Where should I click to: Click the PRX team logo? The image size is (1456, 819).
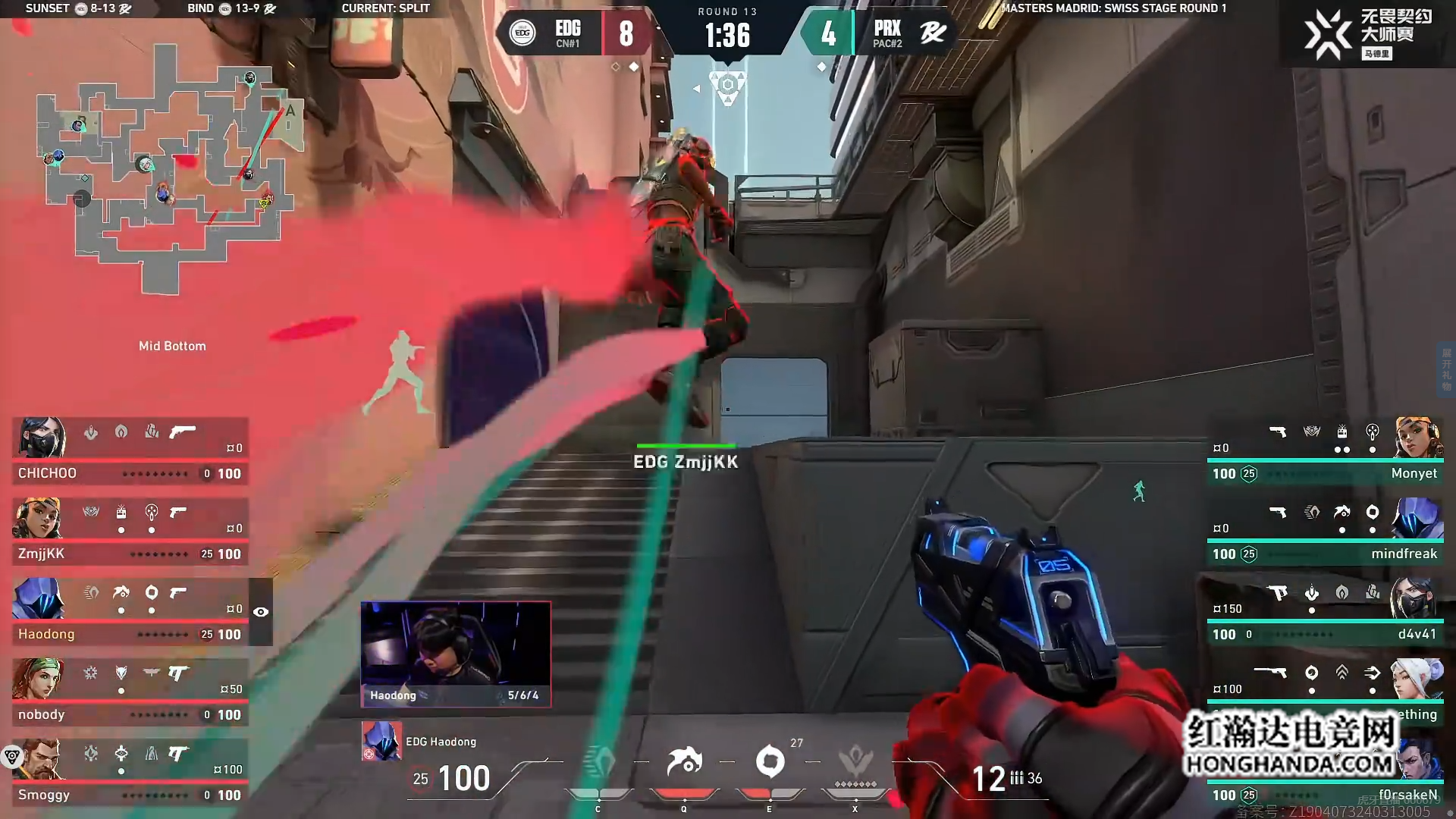[x=933, y=33]
